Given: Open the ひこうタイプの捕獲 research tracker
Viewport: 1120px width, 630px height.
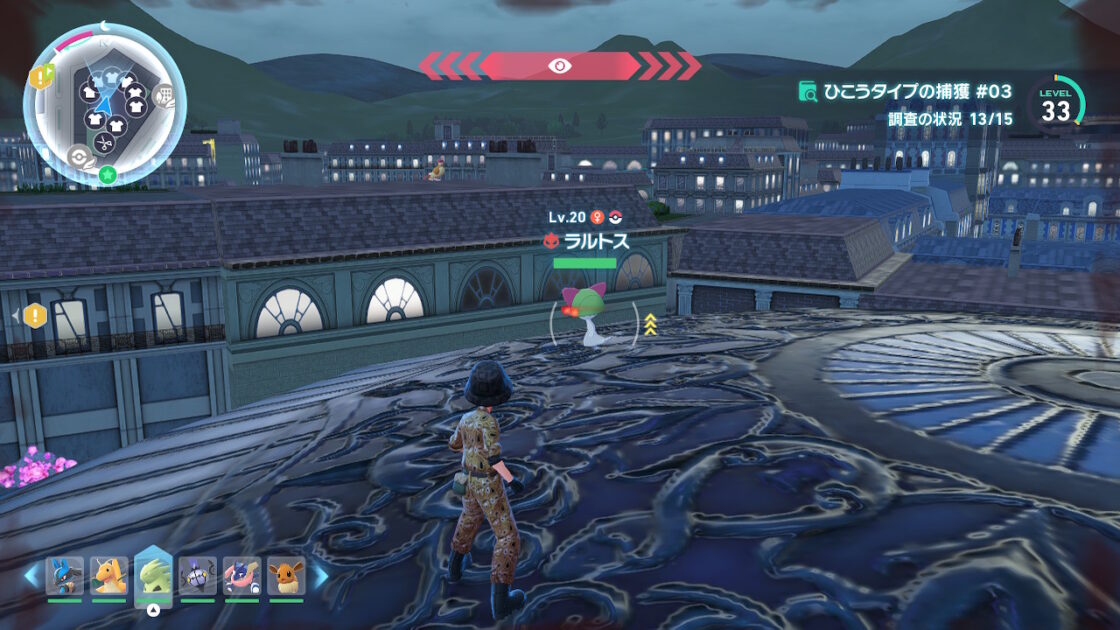Looking at the screenshot, I should click(905, 92).
